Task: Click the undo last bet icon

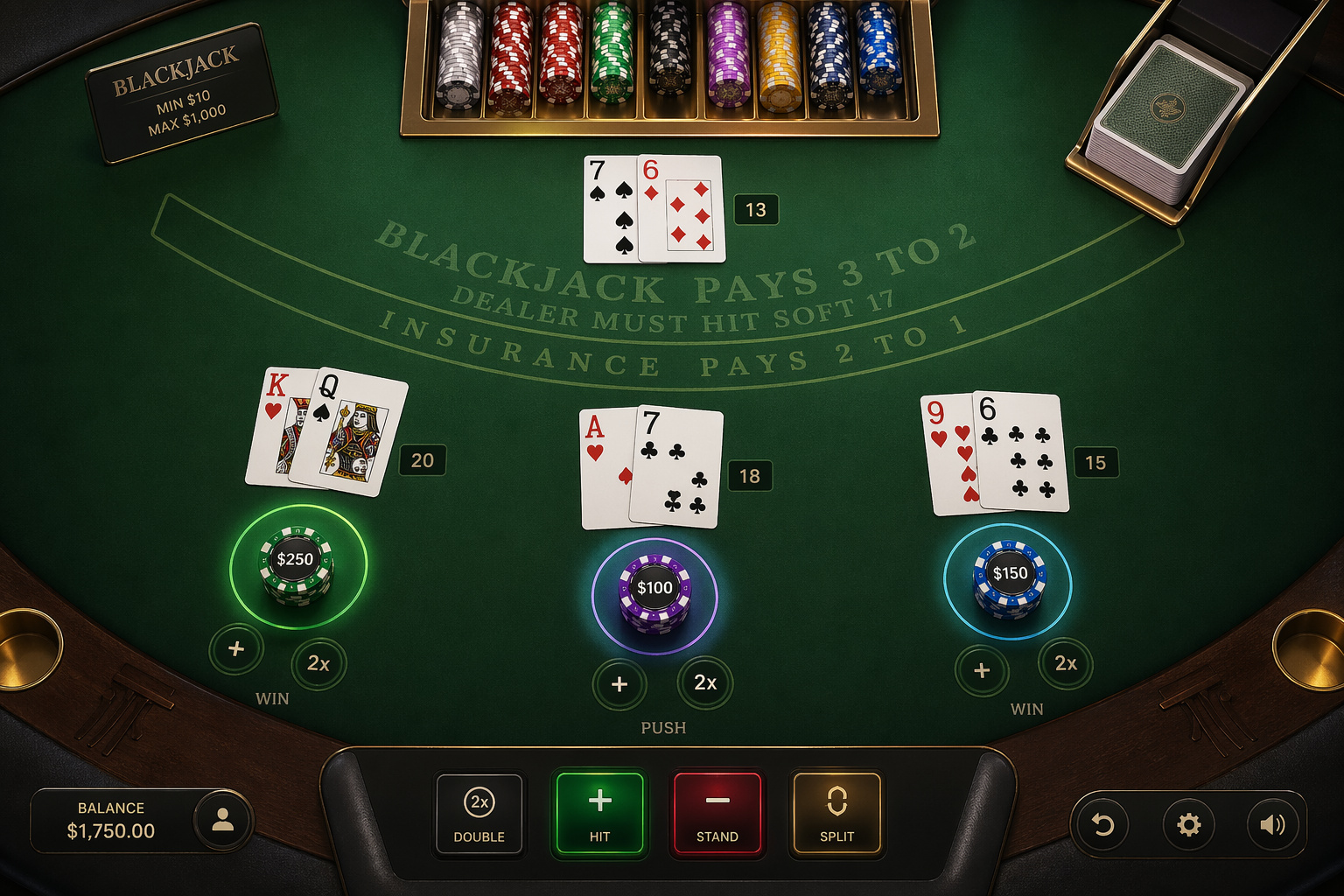Action: click(1102, 822)
